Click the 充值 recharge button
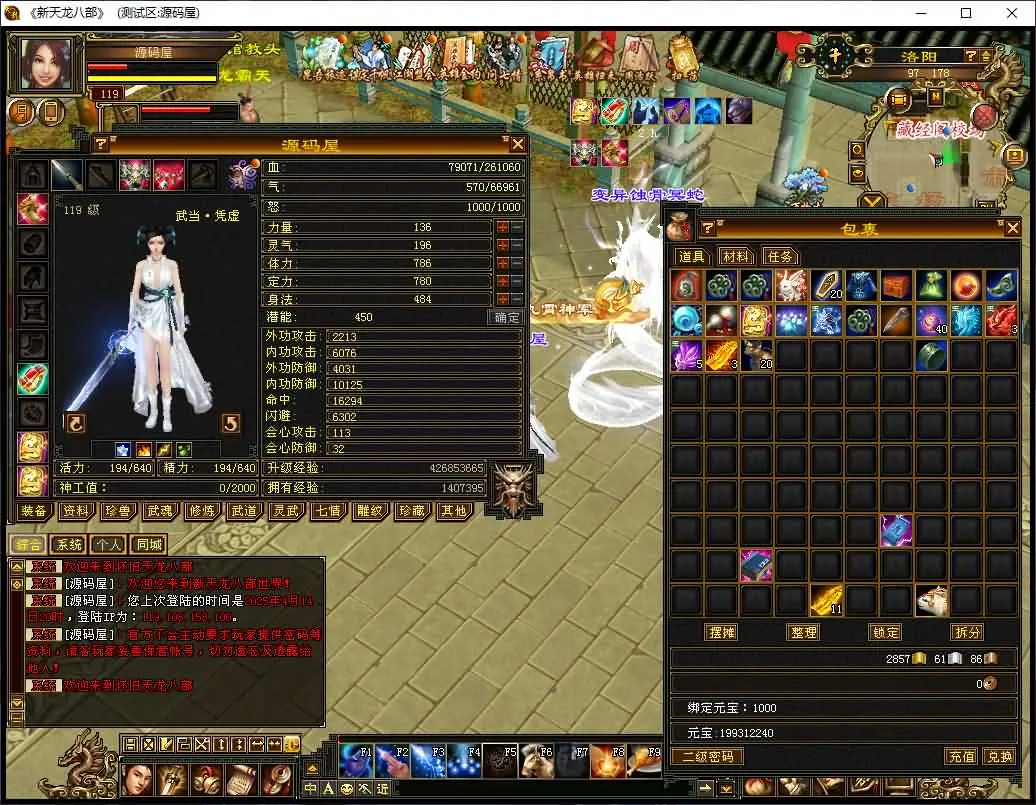1036x805 pixels. tap(960, 757)
